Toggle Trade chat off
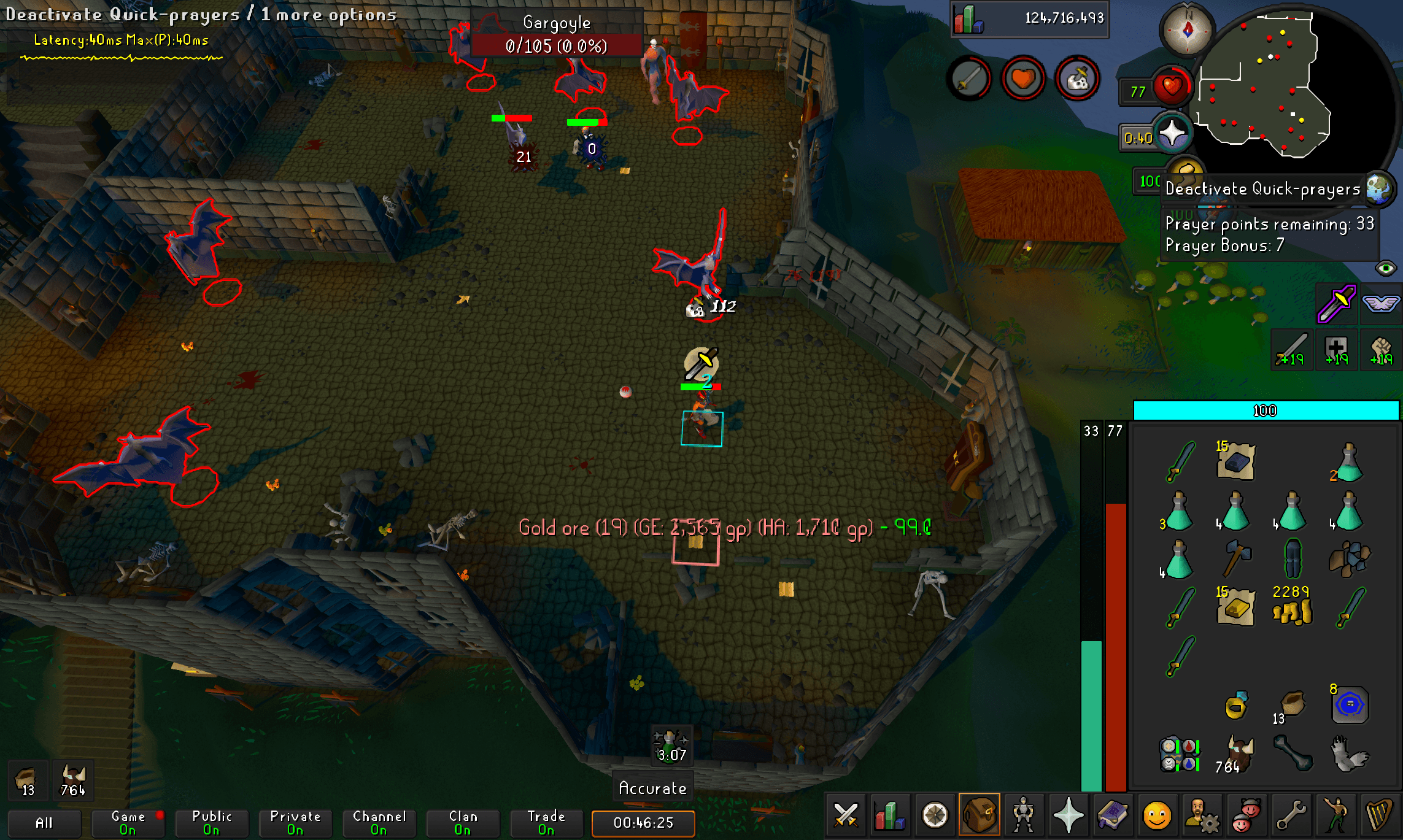The width and height of the screenshot is (1403, 840). tap(546, 822)
